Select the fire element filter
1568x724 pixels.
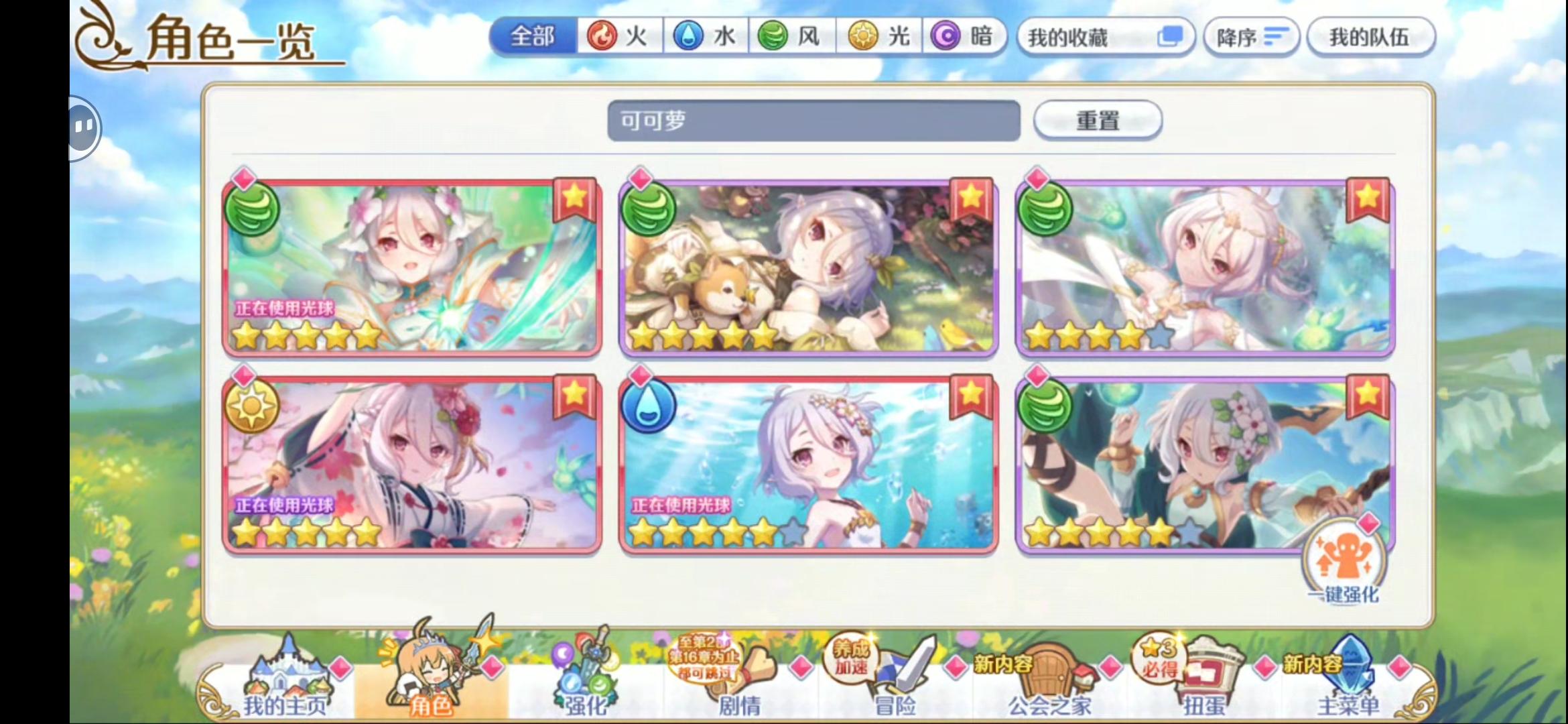616,37
